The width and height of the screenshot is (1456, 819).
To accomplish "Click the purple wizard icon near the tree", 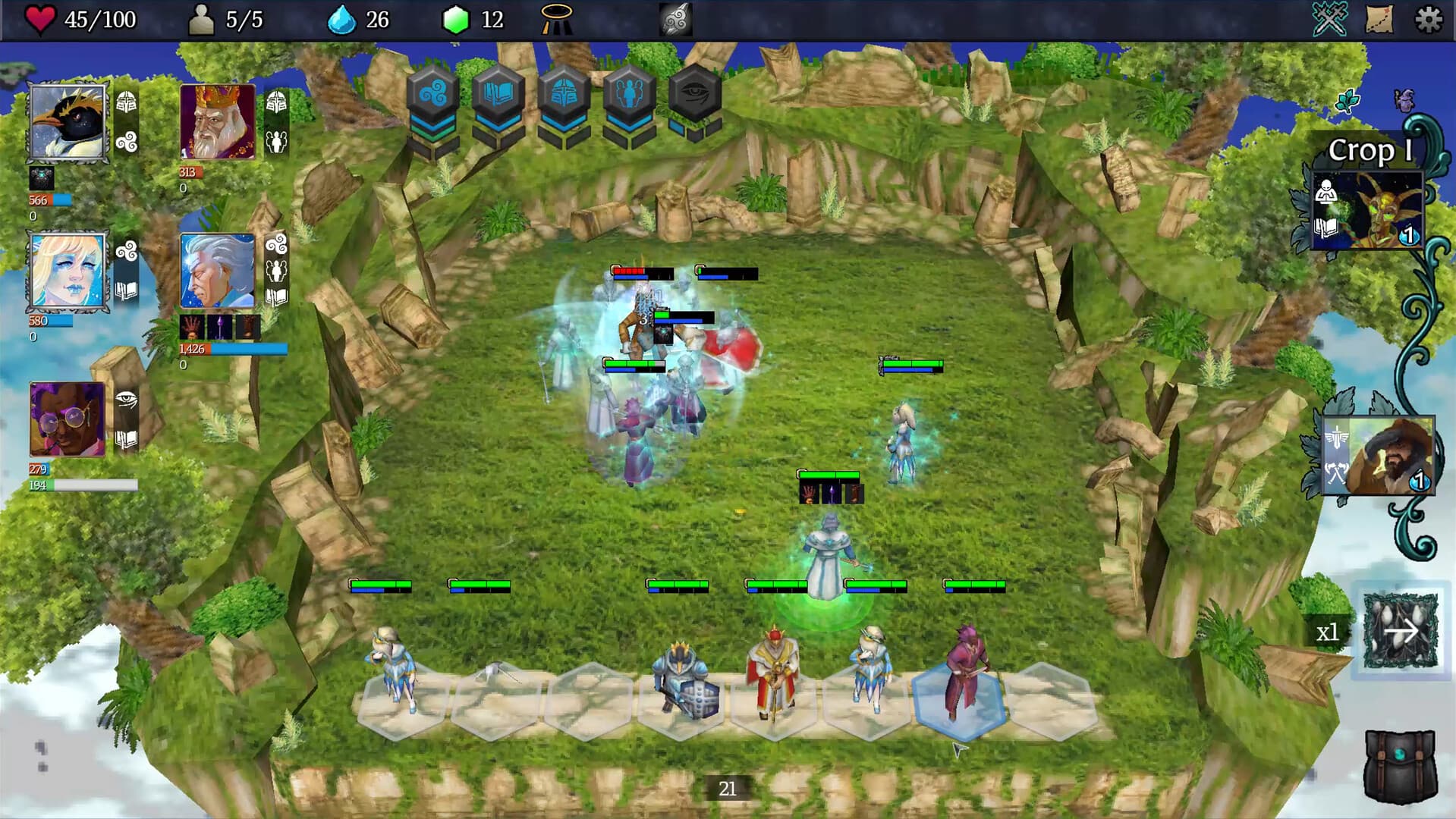I will [x=1406, y=99].
